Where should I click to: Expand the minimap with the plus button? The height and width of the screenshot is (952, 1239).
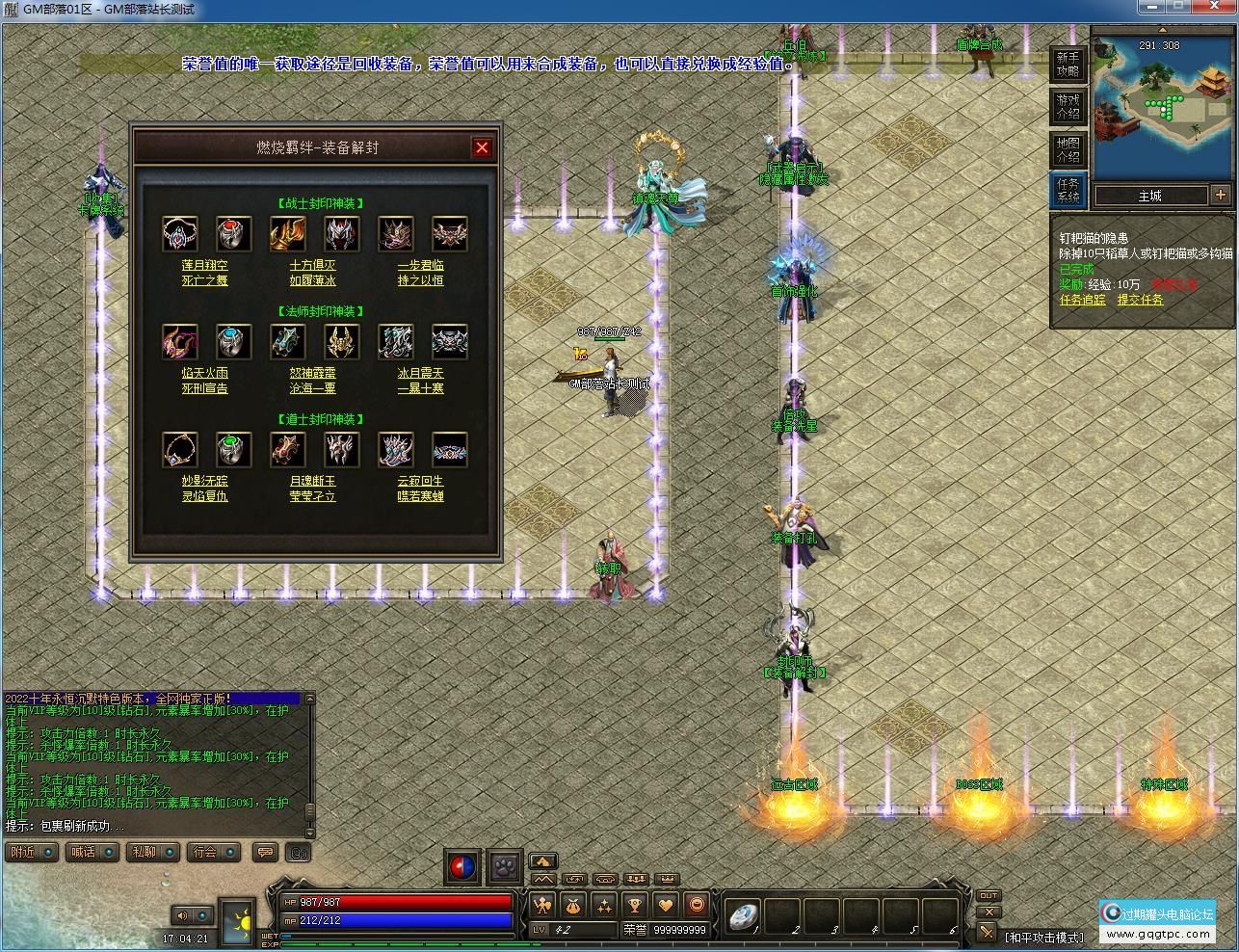point(1221,195)
